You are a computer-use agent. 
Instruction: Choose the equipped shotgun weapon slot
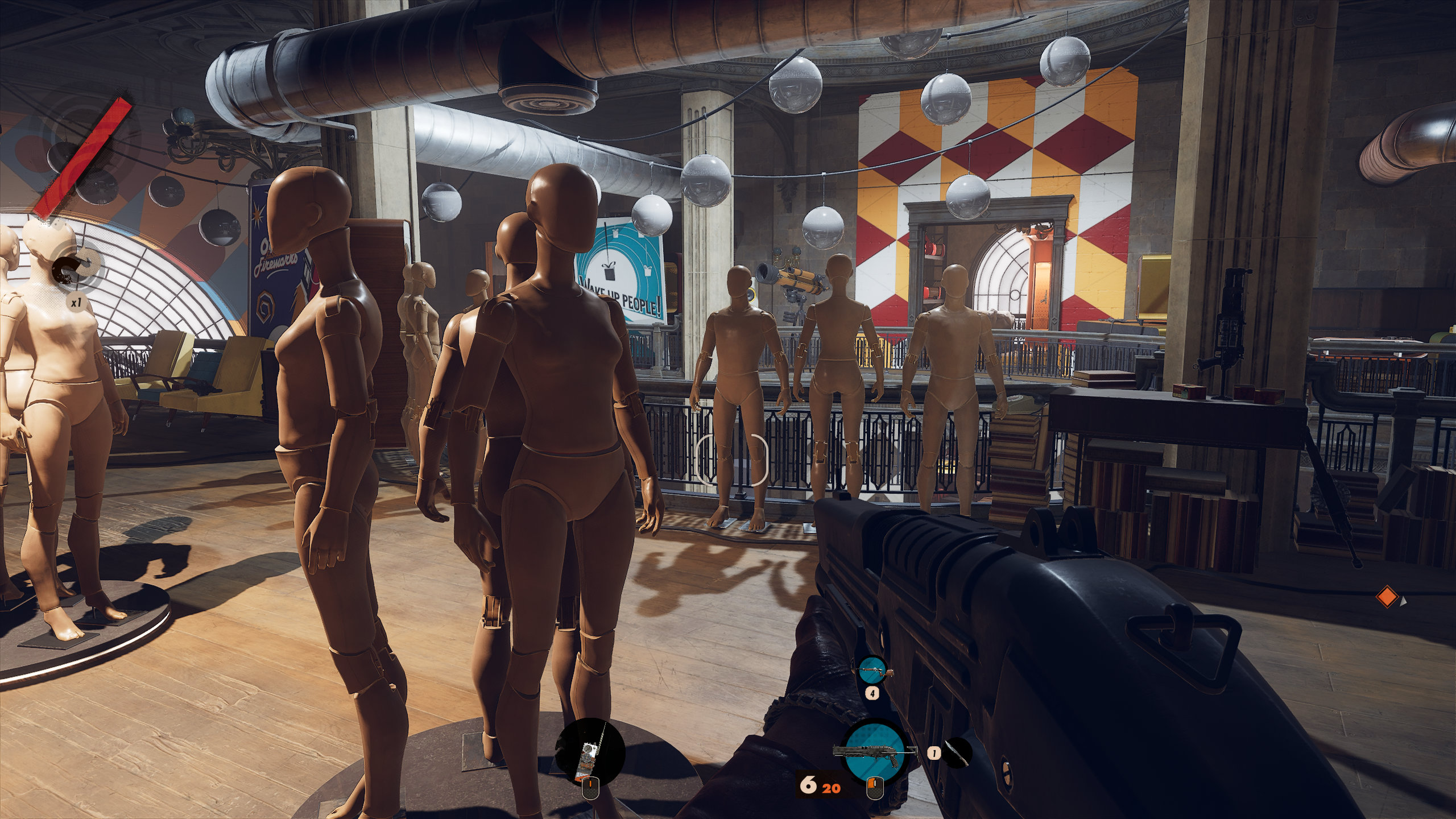coord(875,751)
